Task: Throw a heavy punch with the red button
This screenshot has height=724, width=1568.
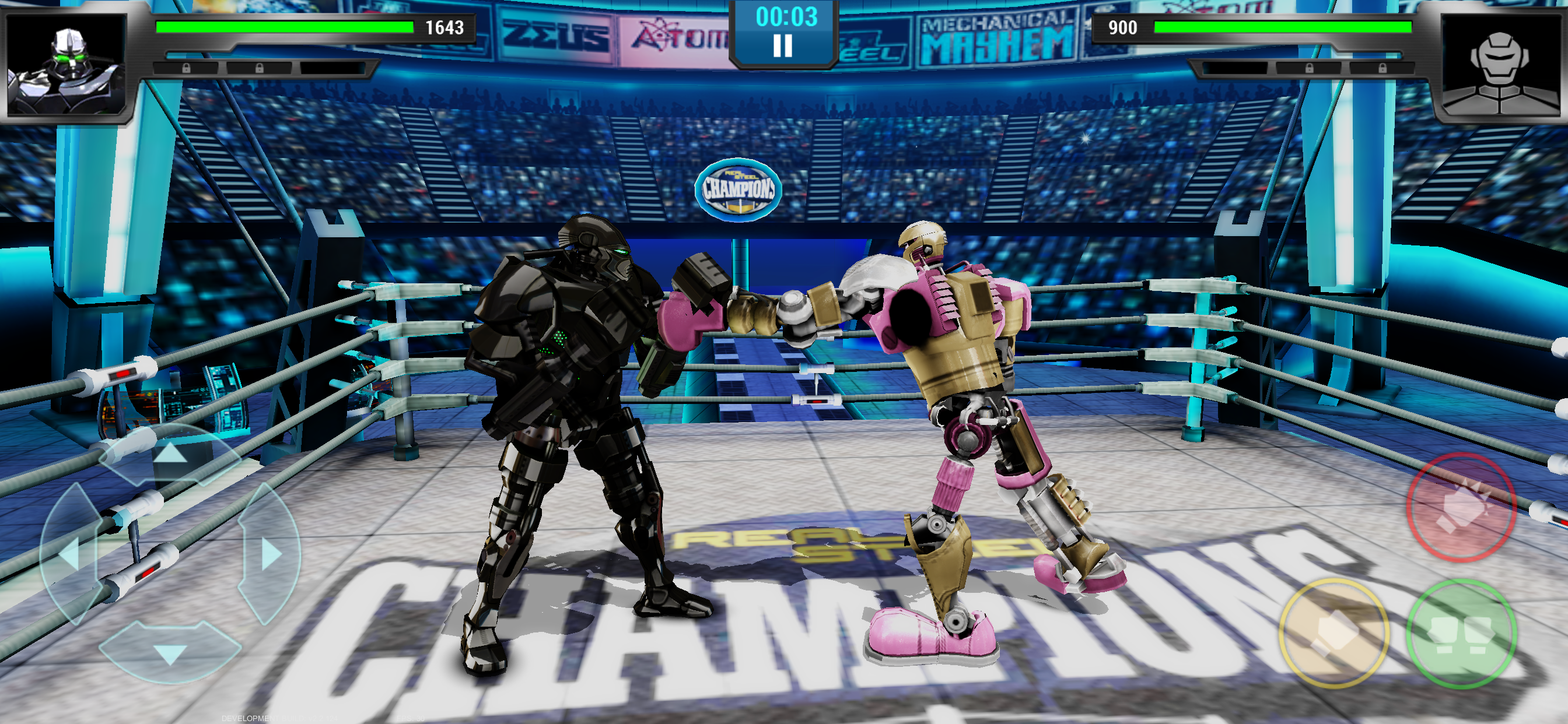Action: tap(1460, 507)
